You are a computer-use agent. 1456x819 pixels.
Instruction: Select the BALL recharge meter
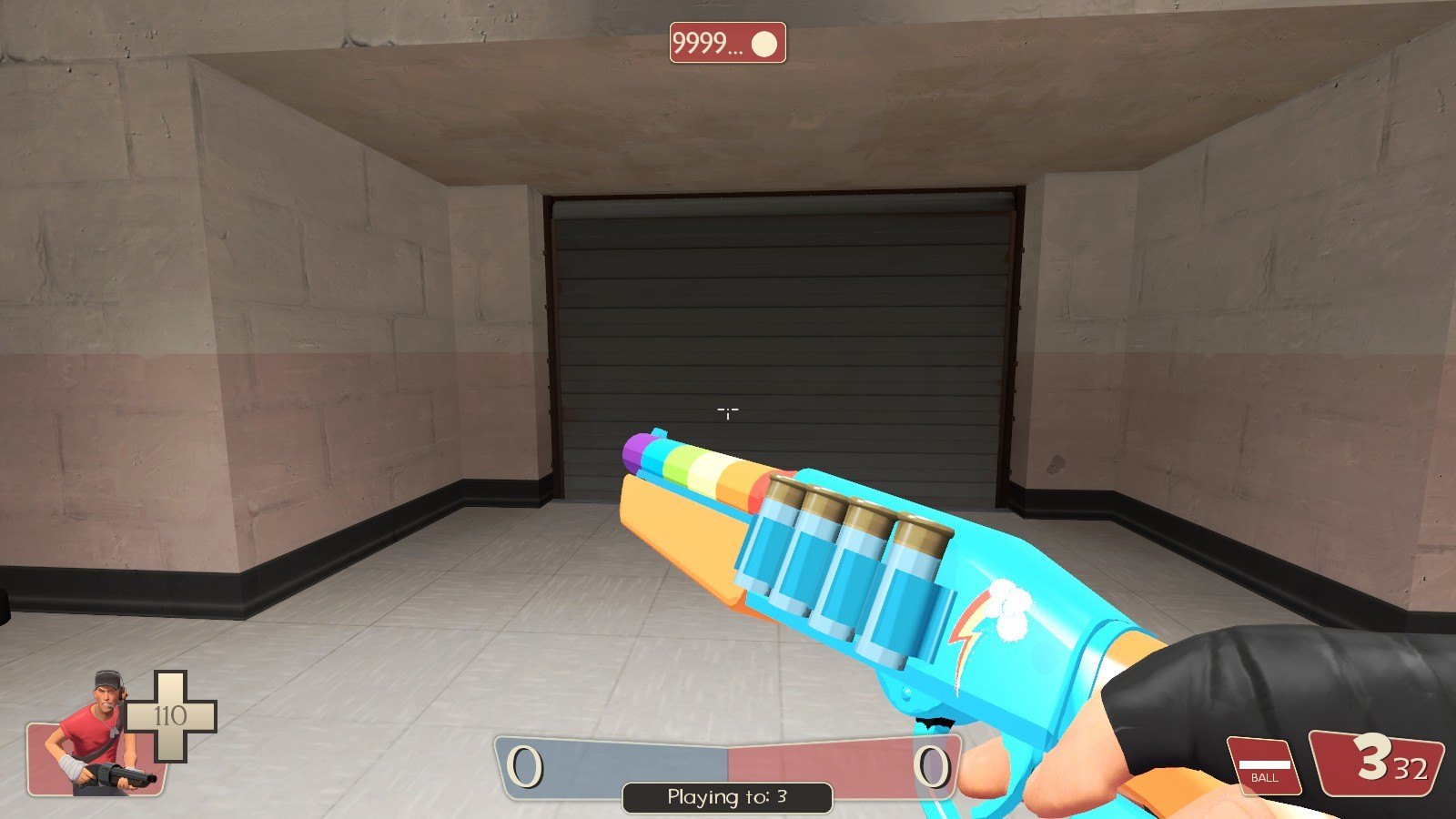1264,764
